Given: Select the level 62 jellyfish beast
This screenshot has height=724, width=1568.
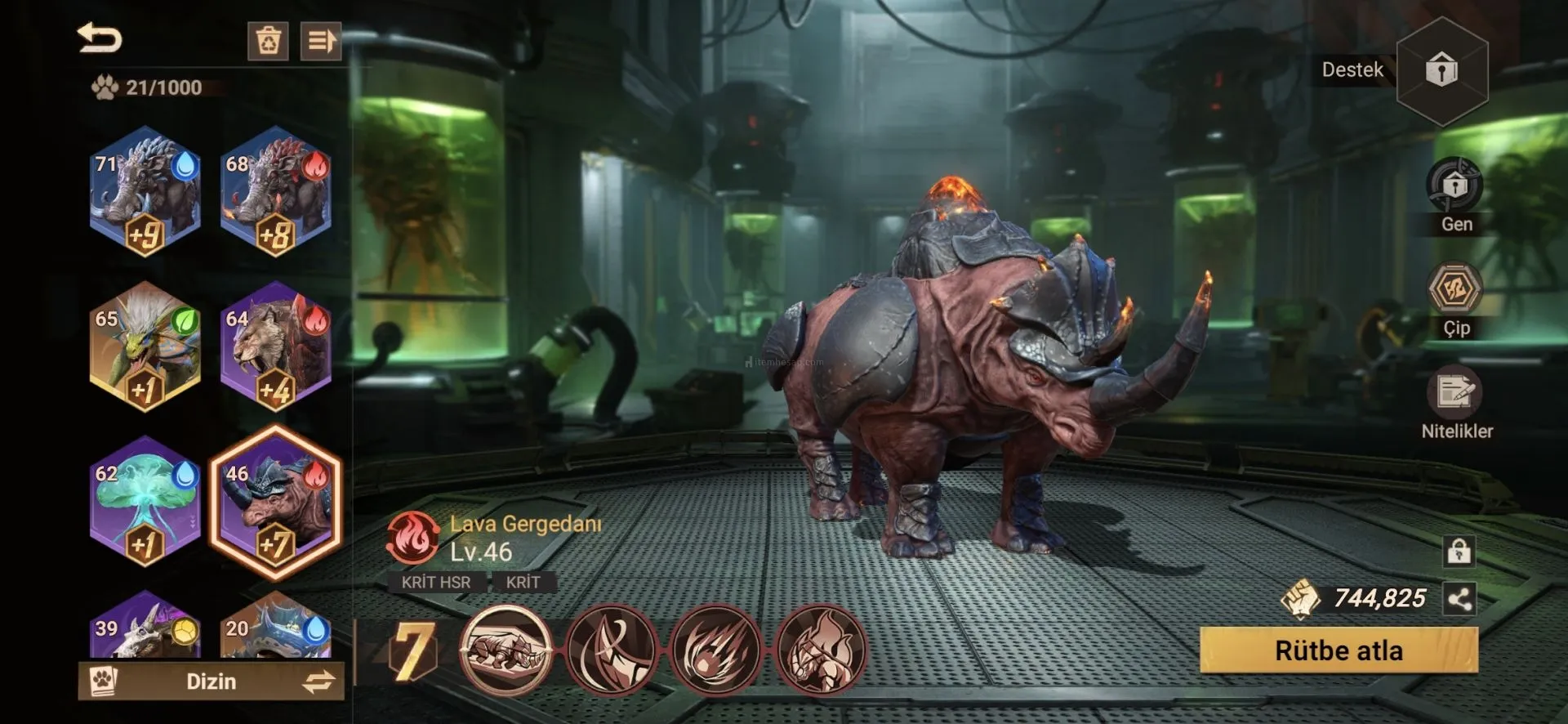Looking at the screenshot, I should pos(145,502).
